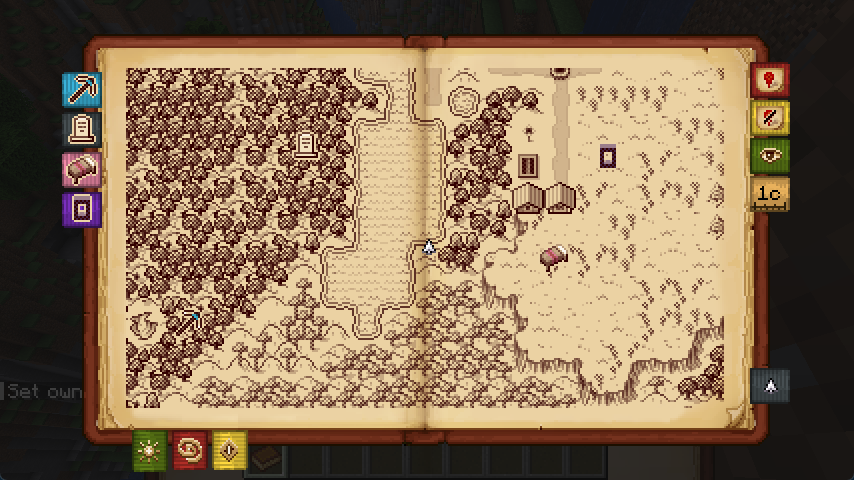This screenshot has height=480, width=854.
Task: Toggle the green eye visibility button
Action: 769,156
